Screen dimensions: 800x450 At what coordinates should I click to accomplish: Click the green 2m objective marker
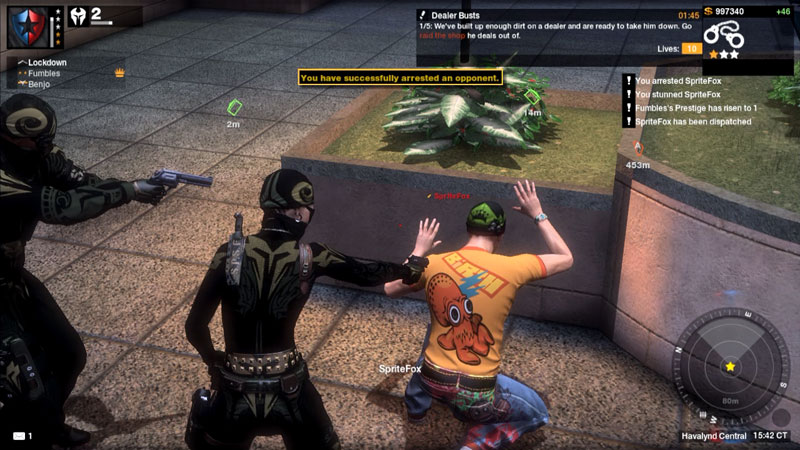tap(235, 106)
